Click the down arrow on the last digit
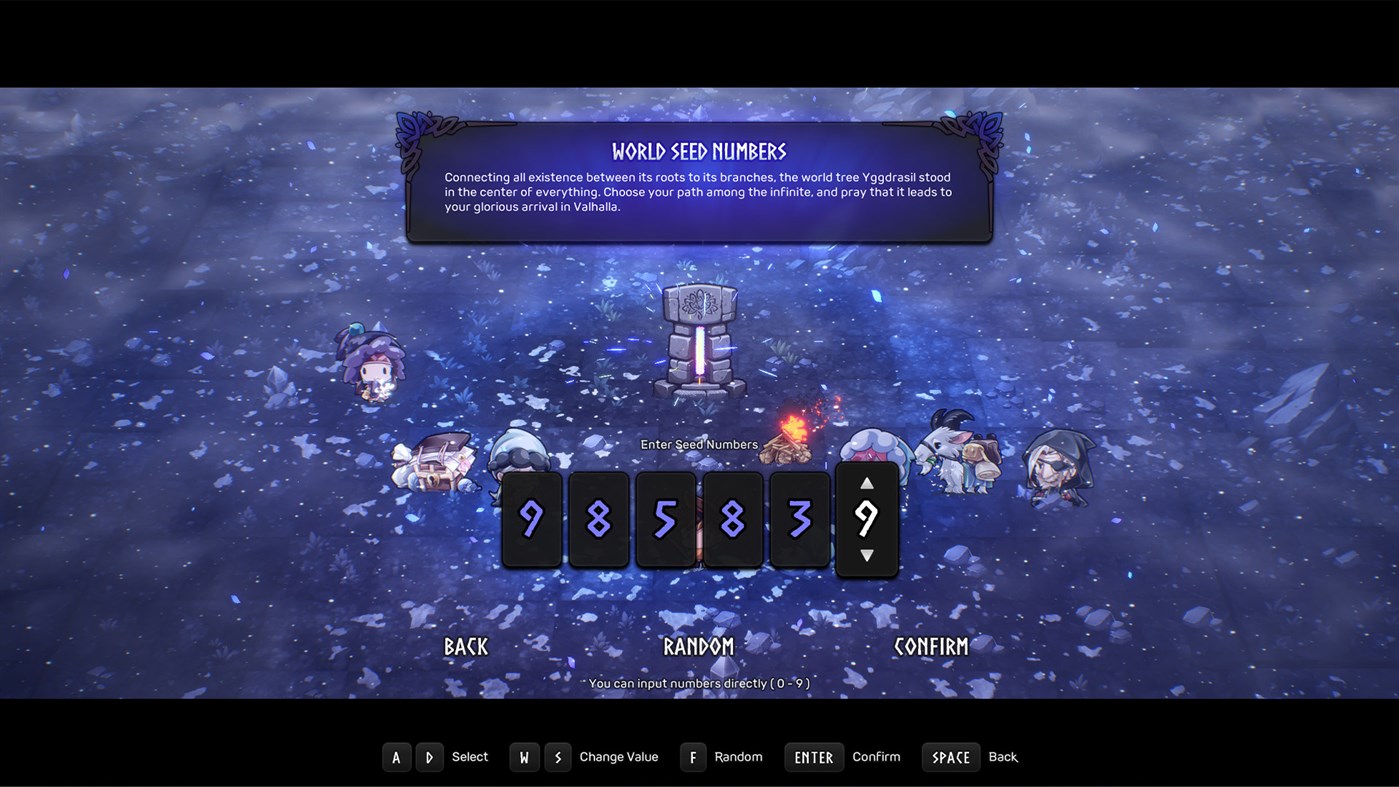This screenshot has height=787, width=1399. (867, 556)
